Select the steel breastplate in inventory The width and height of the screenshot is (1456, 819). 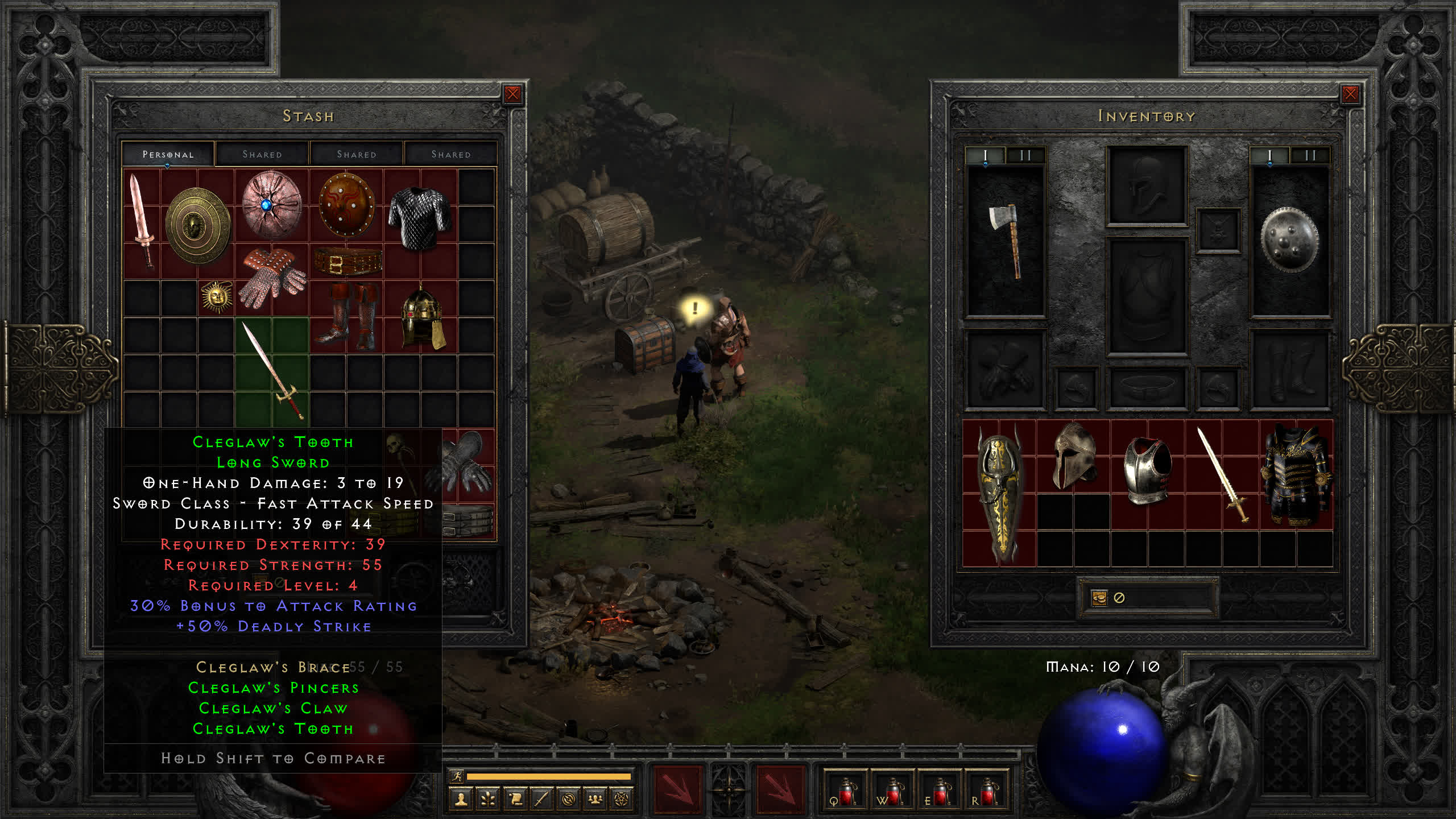1147,470
